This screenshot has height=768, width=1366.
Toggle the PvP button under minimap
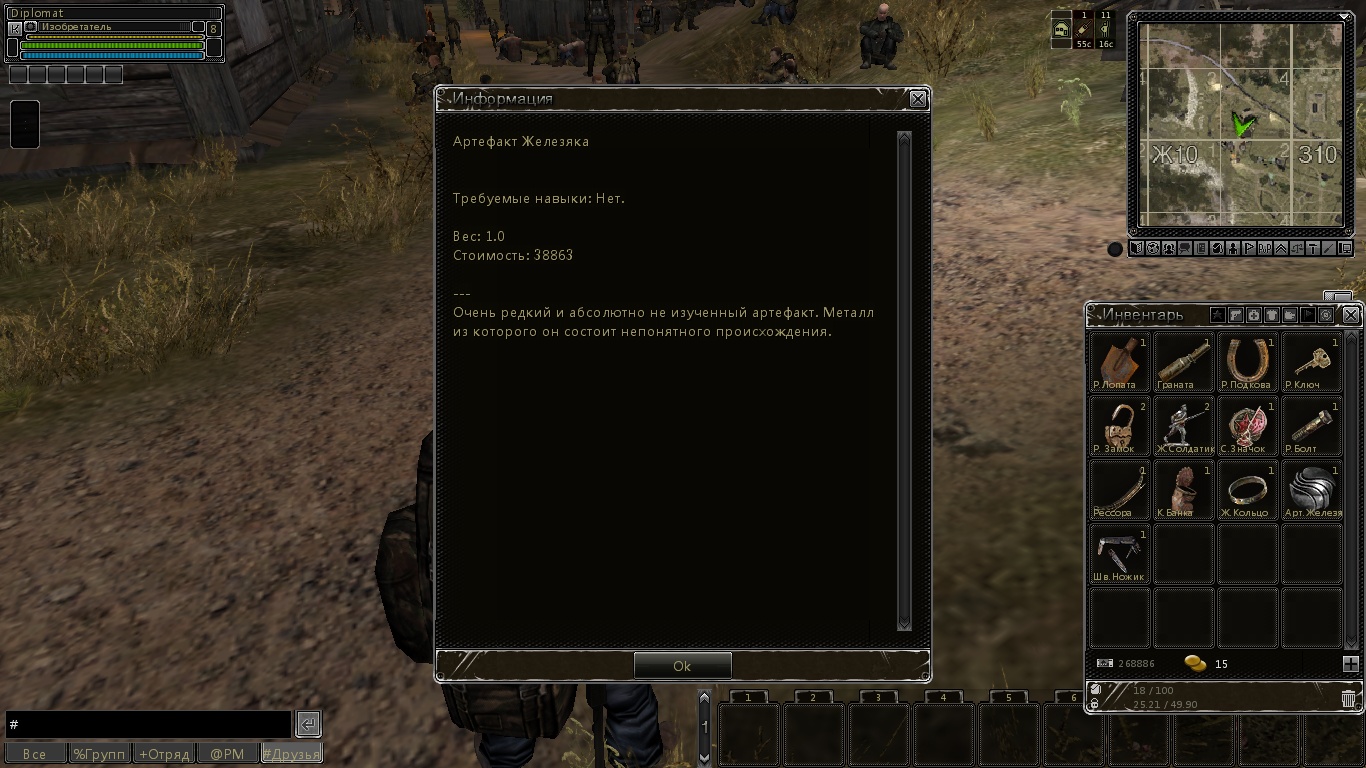[x=1265, y=249]
